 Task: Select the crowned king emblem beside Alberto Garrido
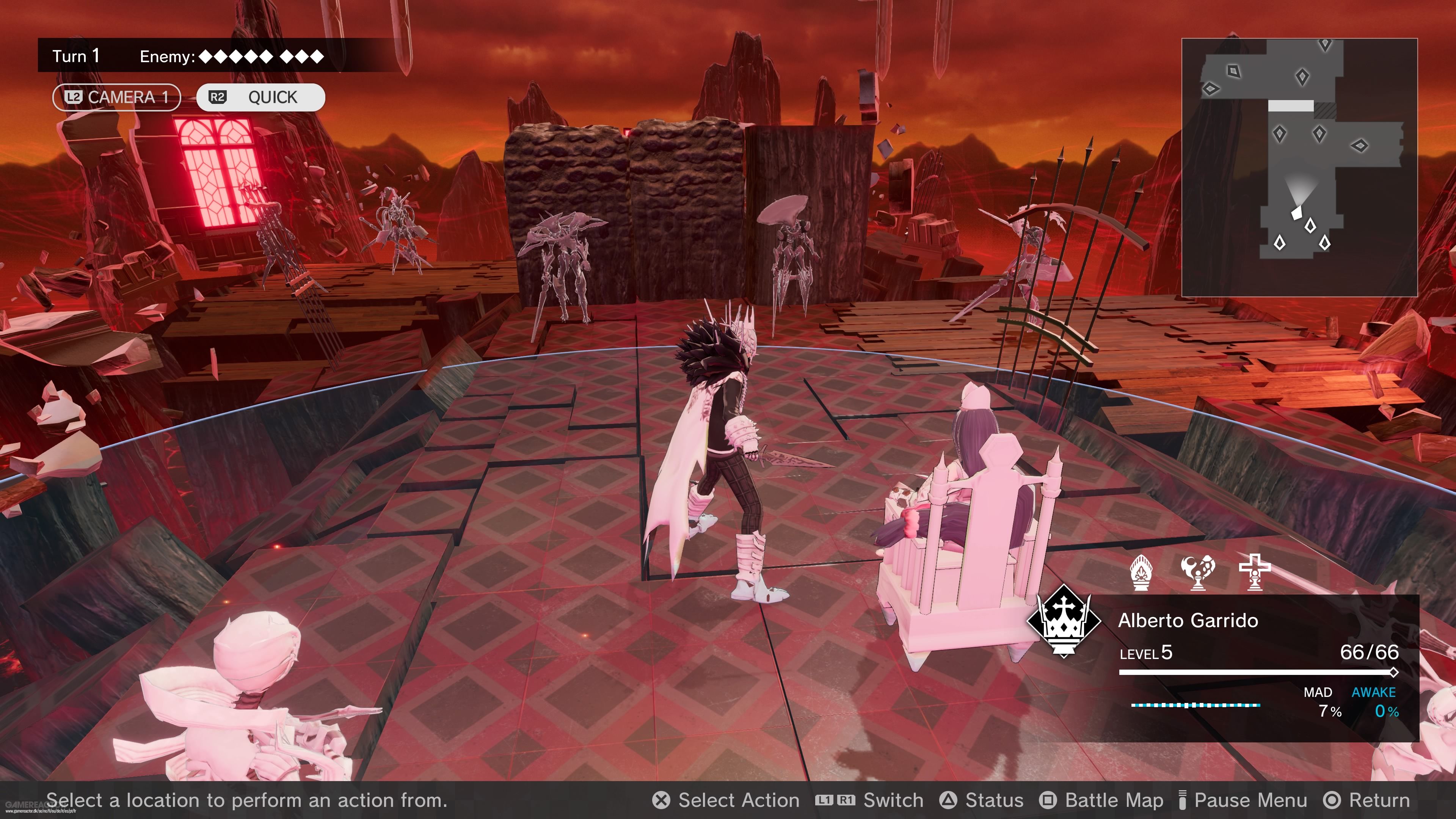click(x=1065, y=622)
